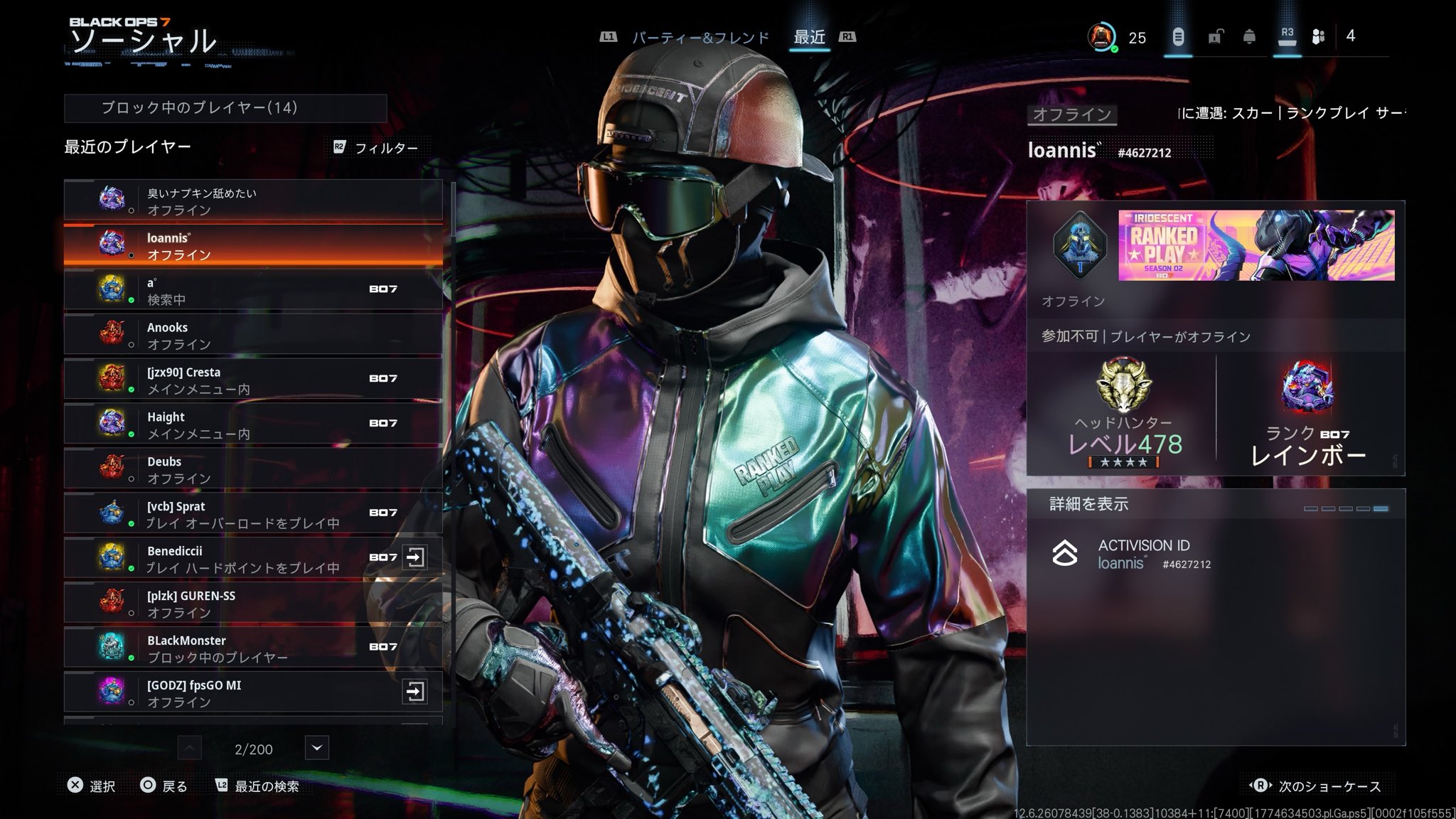Open the フィルター options
The width and height of the screenshot is (1456, 819).
377,148
